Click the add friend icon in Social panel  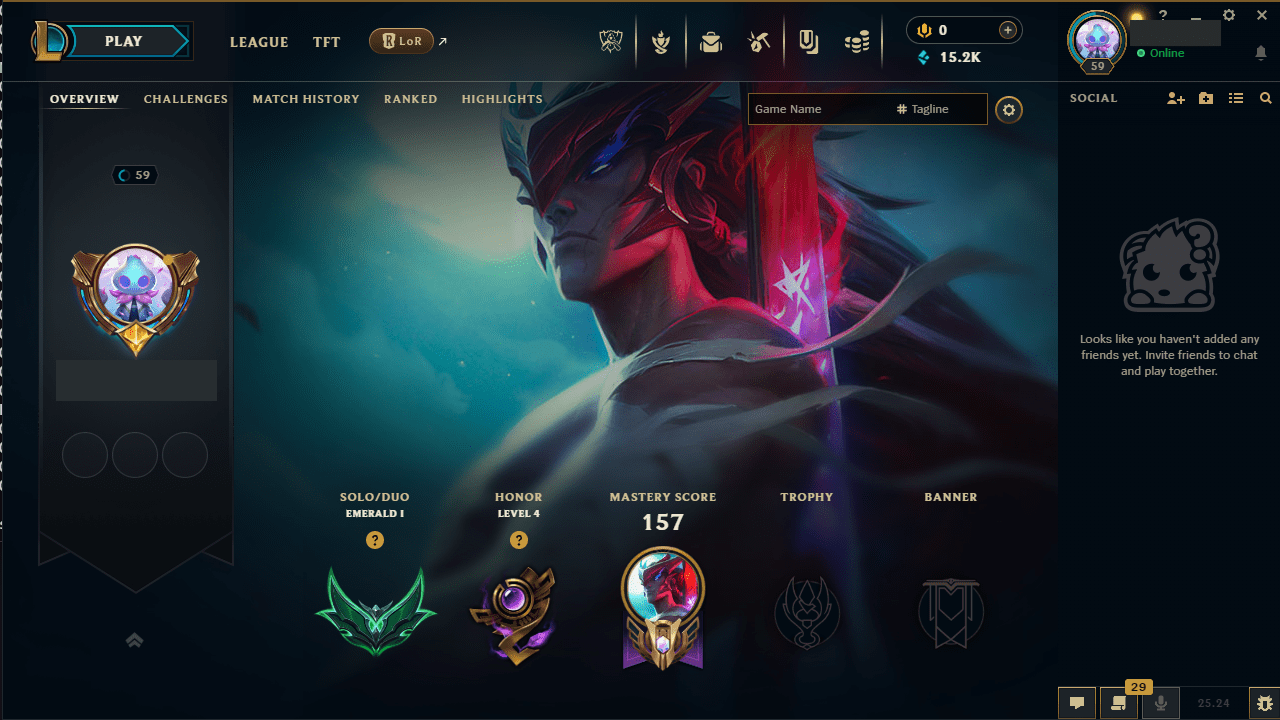point(1176,98)
